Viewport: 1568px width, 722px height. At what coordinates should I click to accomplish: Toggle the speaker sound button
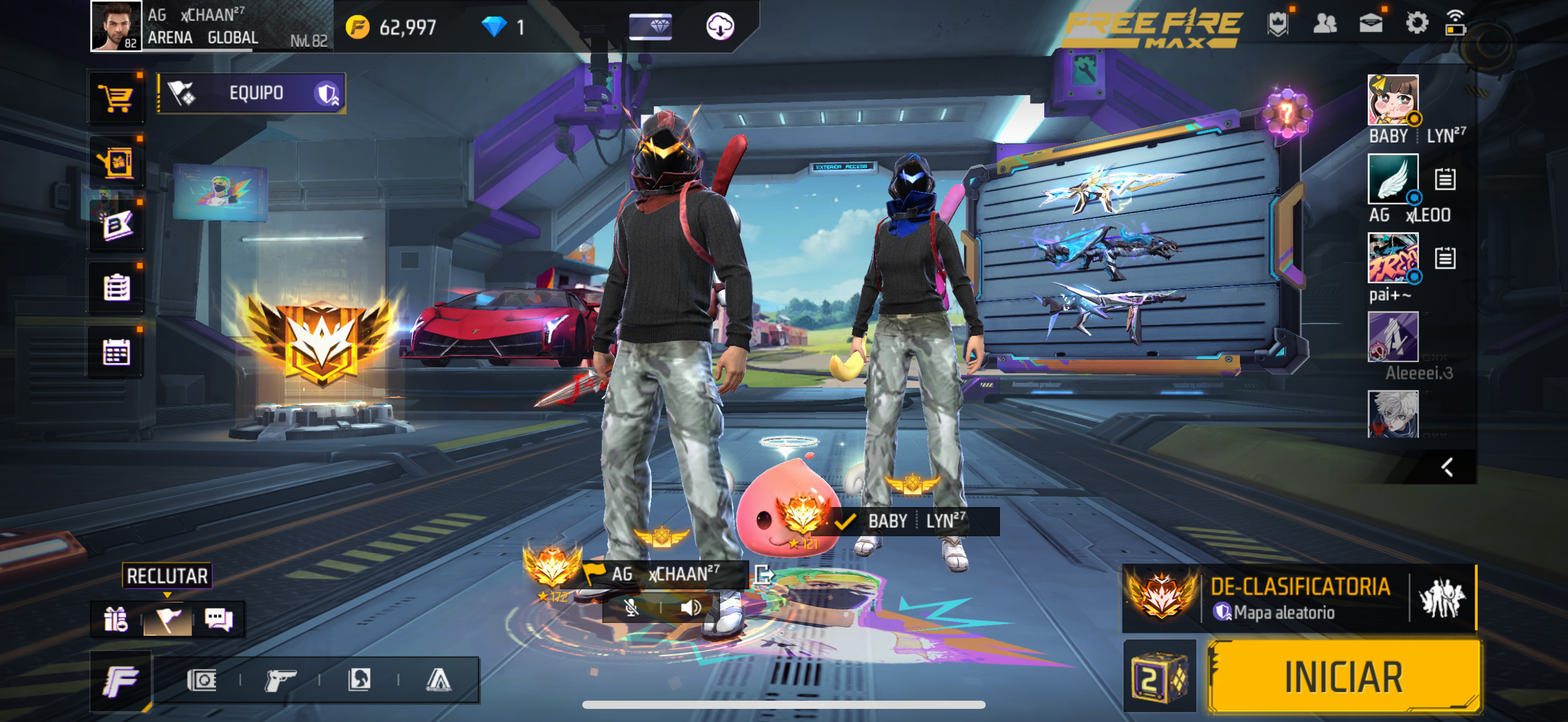point(691,607)
